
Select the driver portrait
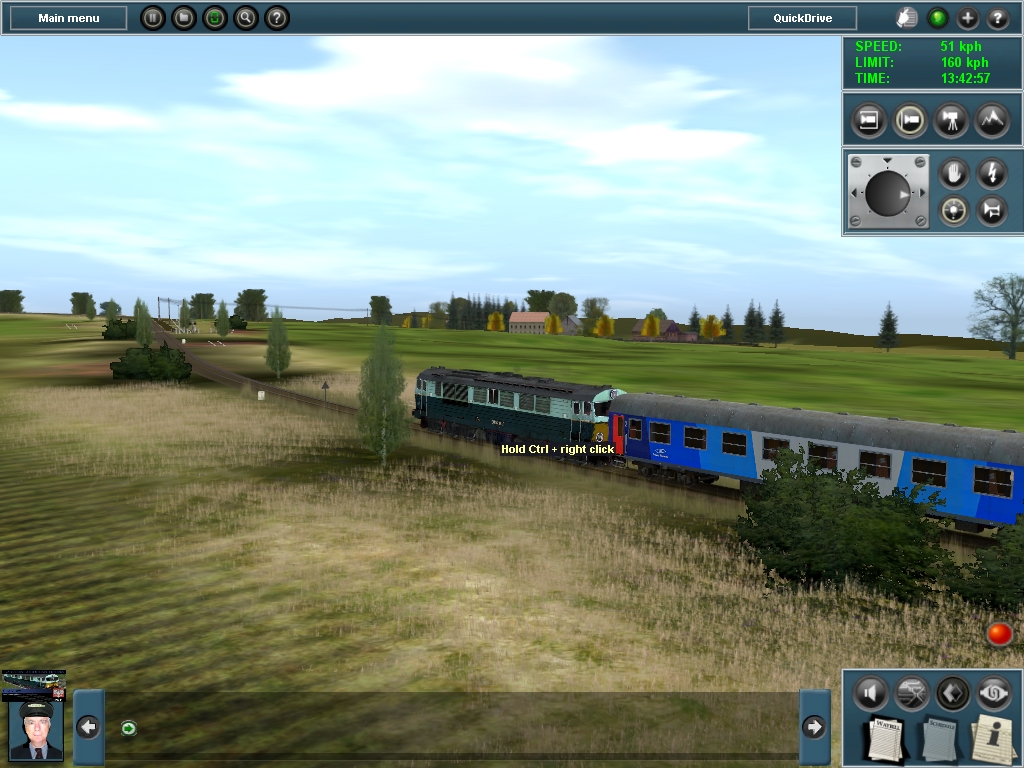tap(36, 728)
